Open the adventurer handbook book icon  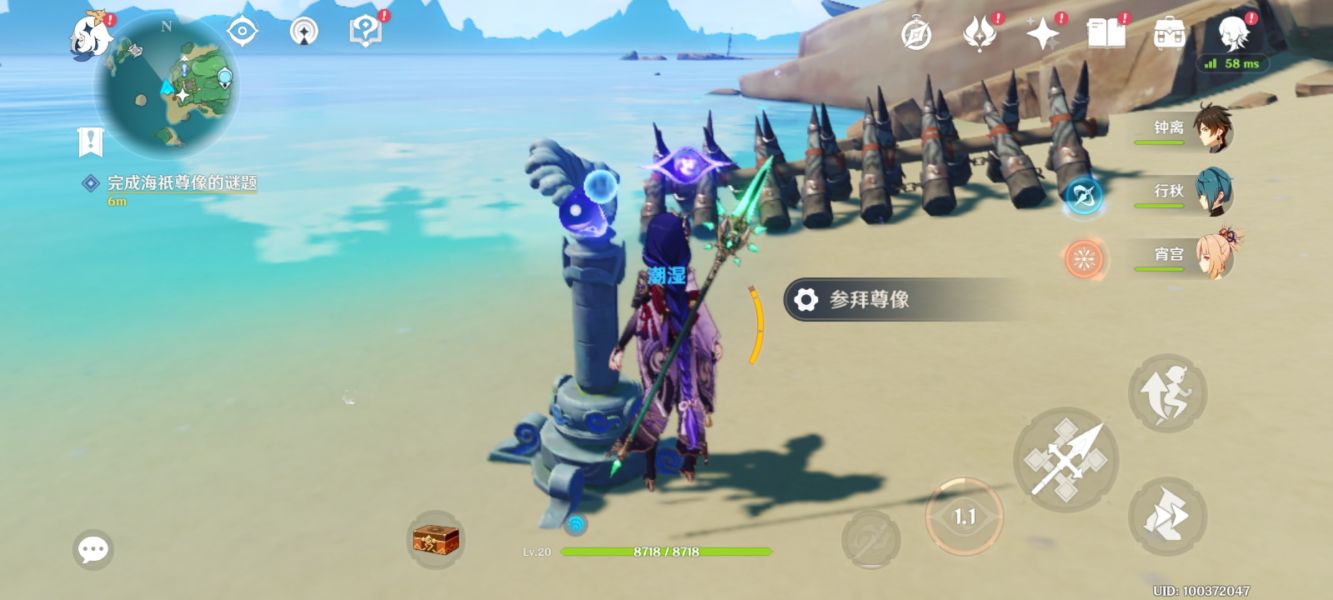pyautogui.click(x=1105, y=34)
